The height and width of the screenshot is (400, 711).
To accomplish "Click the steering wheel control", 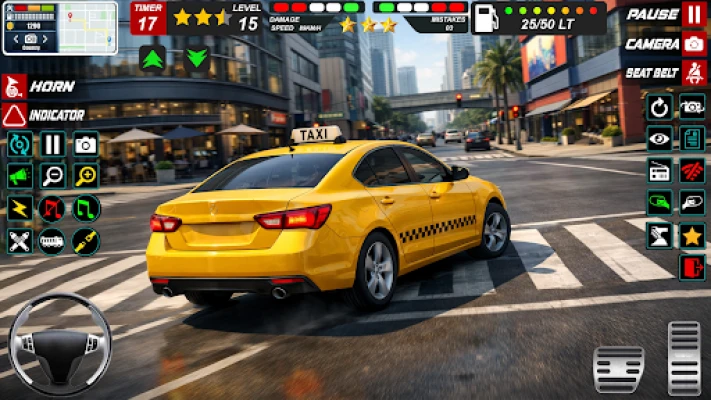I will click(x=60, y=345).
